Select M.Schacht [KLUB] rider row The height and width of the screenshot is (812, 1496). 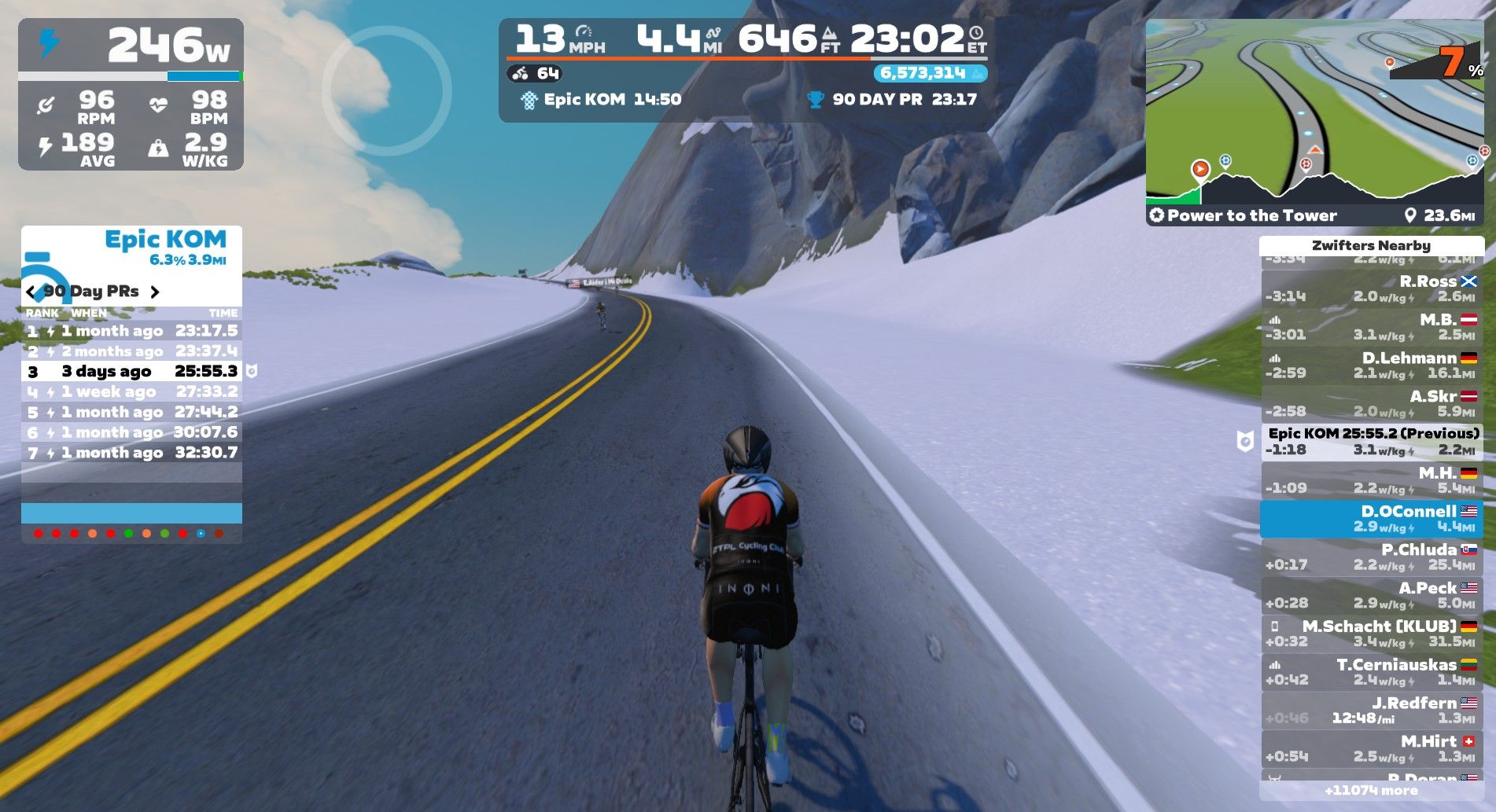1372,634
